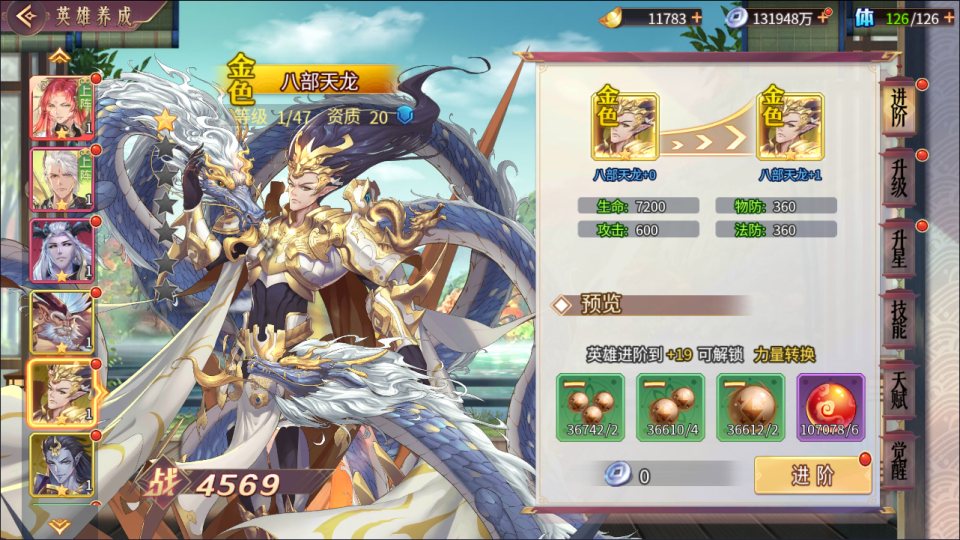
Task: Add more gold ingots with plus button
Action: (x=696, y=17)
